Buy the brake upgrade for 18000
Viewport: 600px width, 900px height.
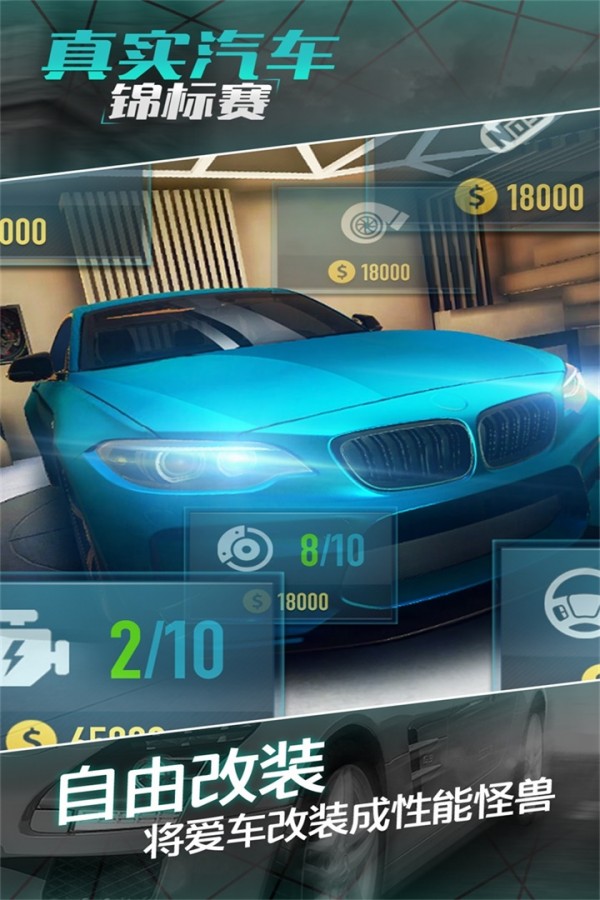coord(288,601)
